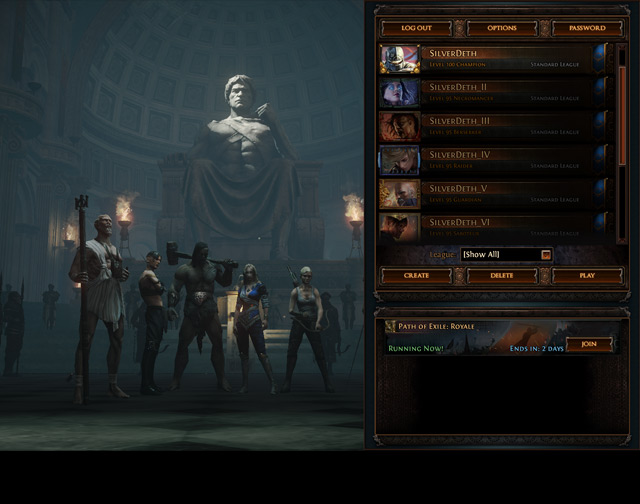Image resolution: width=640 pixels, height=504 pixels.
Task: Click the Log Out button
Action: pyautogui.click(x=416, y=28)
